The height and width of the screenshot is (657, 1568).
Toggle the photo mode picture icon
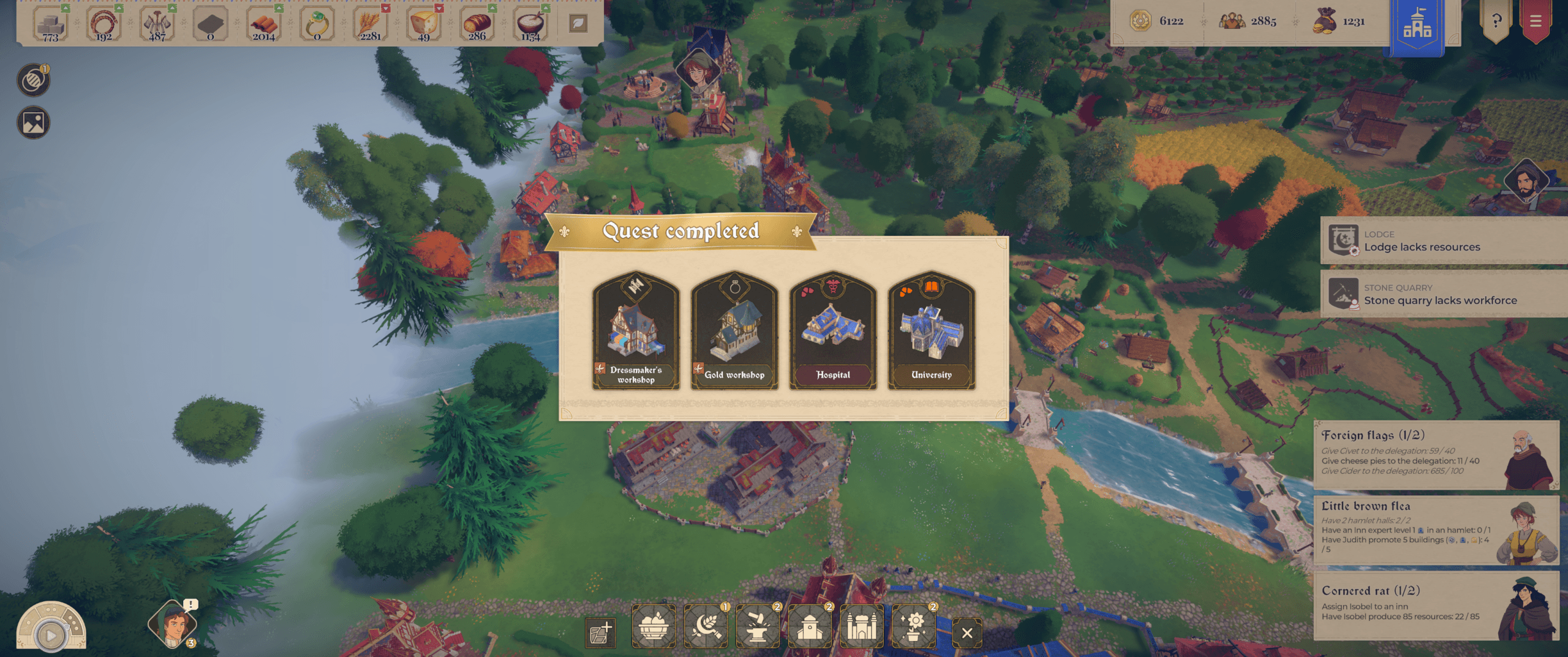34,123
